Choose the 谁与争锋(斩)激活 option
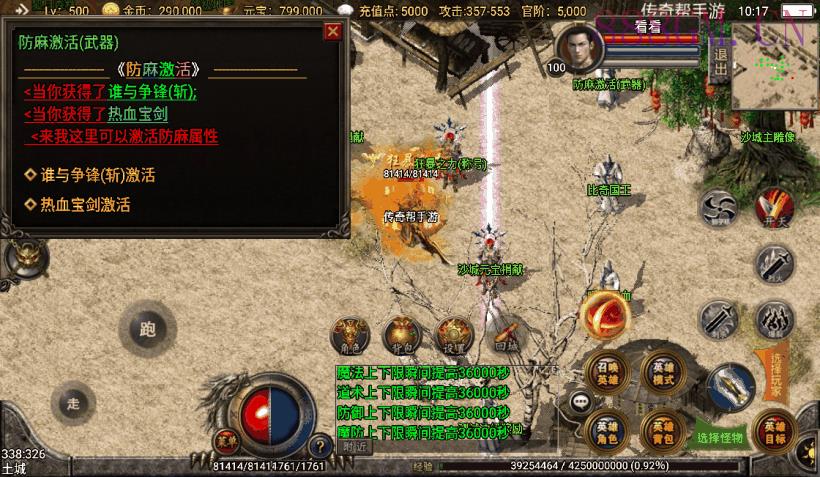 (97, 175)
